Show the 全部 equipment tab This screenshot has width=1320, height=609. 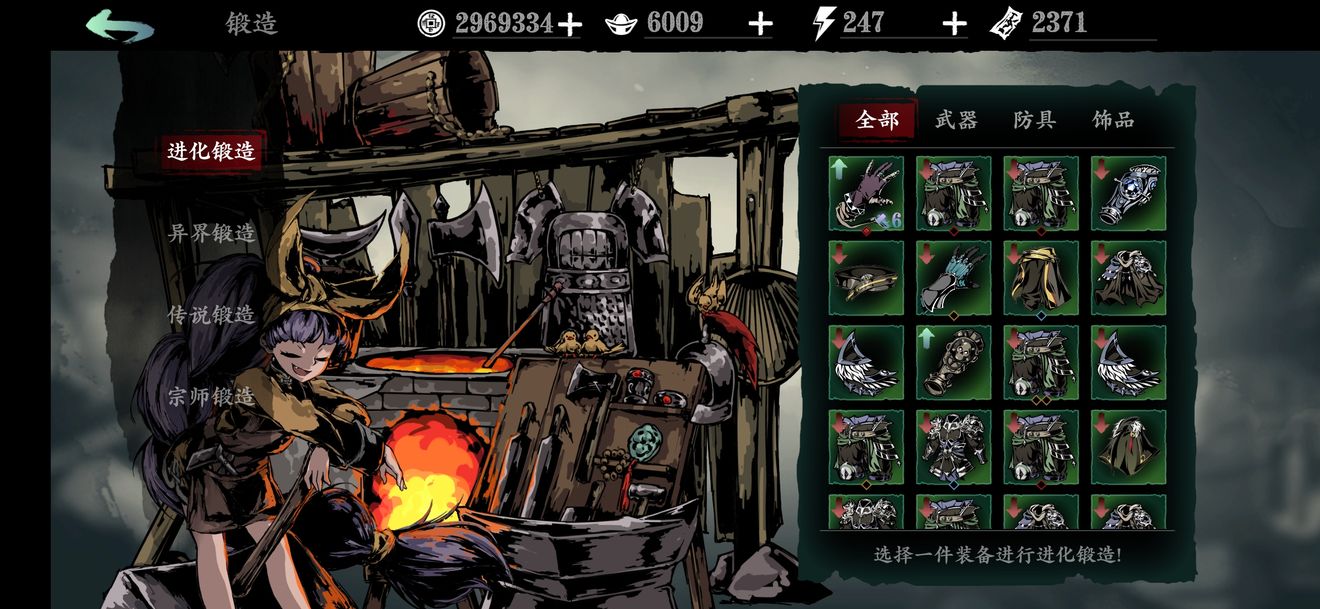click(x=878, y=121)
